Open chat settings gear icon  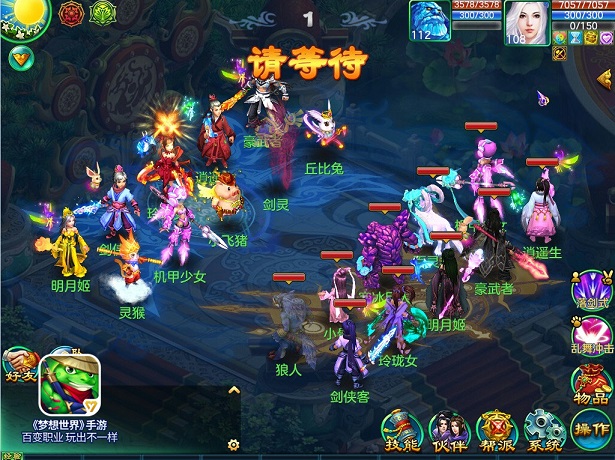pos(233,444)
